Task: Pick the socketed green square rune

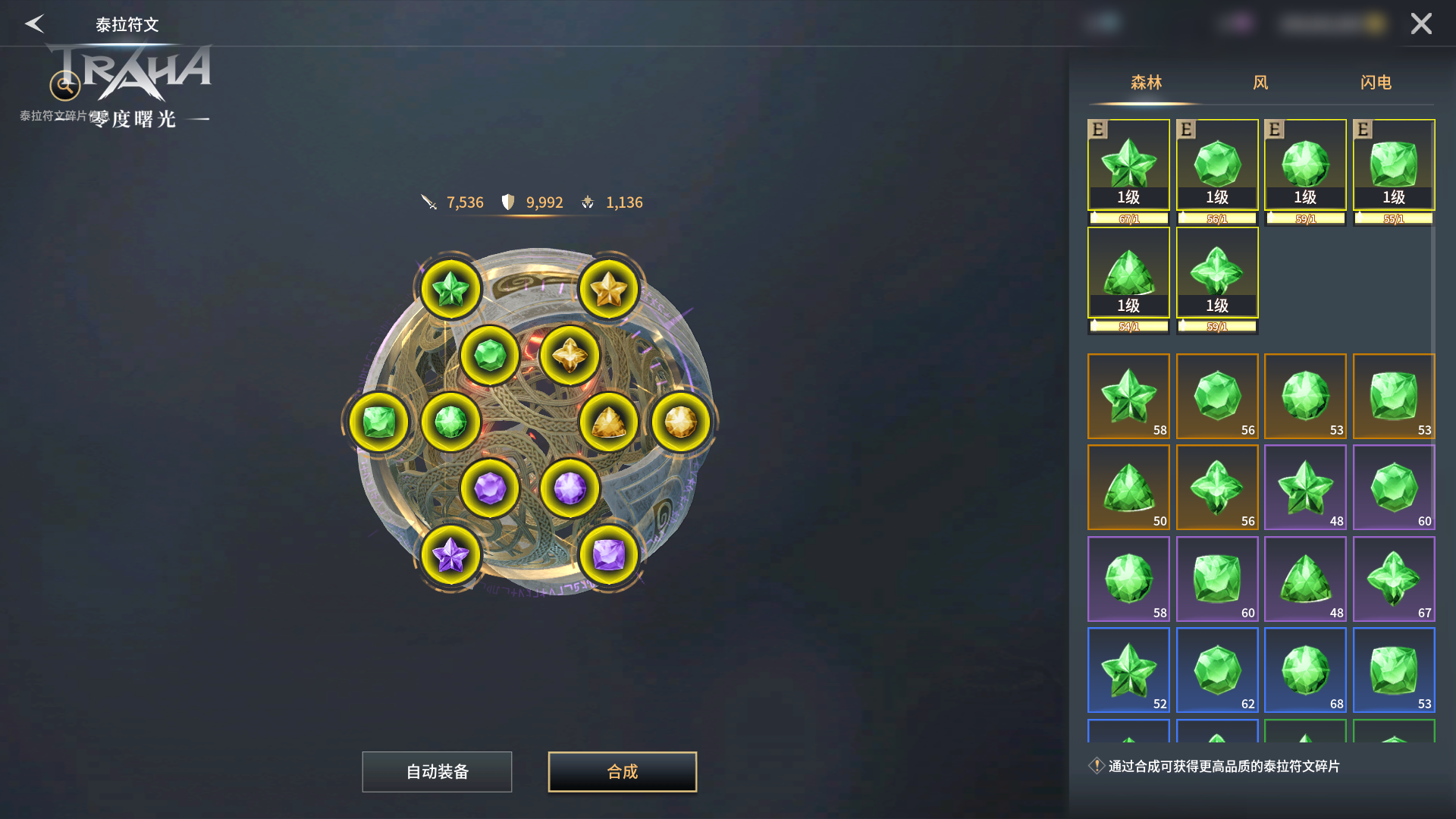Action: (x=378, y=422)
